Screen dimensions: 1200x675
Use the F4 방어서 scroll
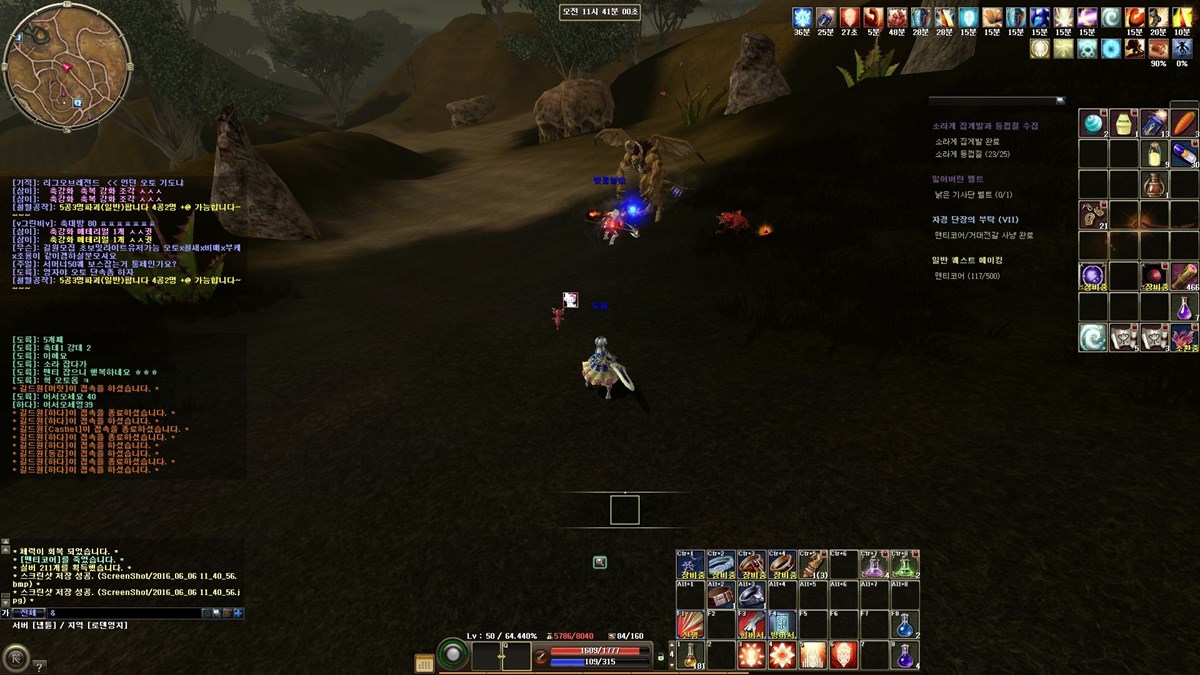point(783,625)
